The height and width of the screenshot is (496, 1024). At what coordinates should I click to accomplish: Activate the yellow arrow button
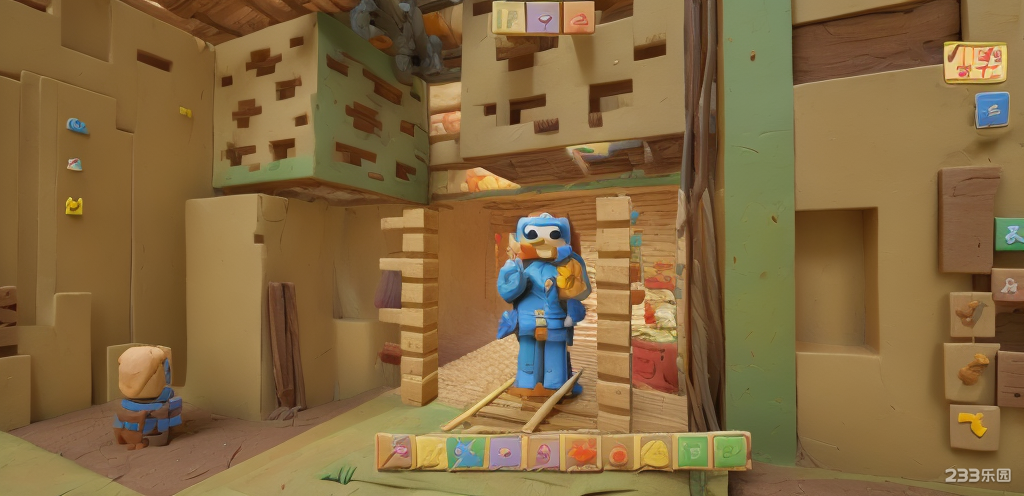(973, 426)
